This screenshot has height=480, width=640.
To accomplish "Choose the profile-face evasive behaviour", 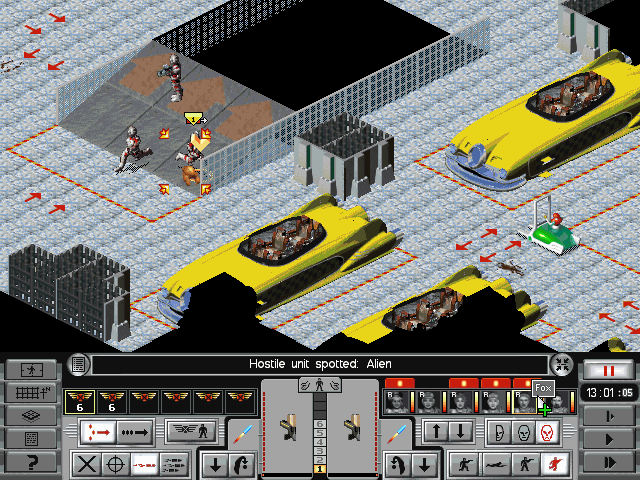I will point(498,432).
